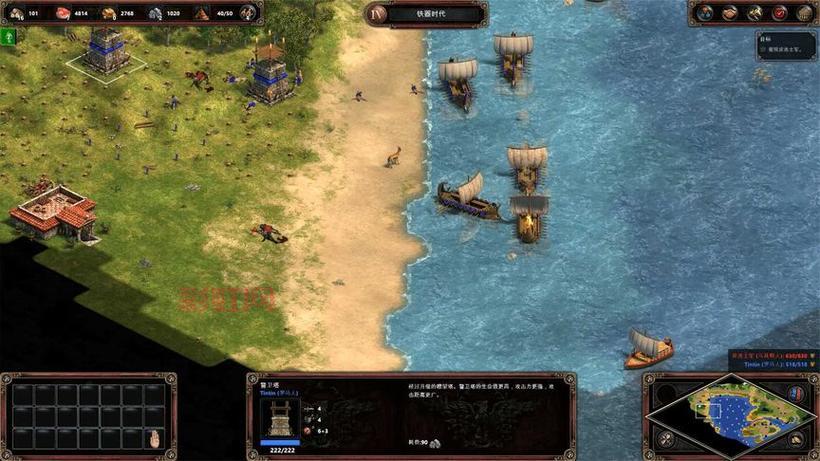Activate the stop hand command
Image resolution: width=820 pixels, height=461 pixels.
tap(155, 438)
